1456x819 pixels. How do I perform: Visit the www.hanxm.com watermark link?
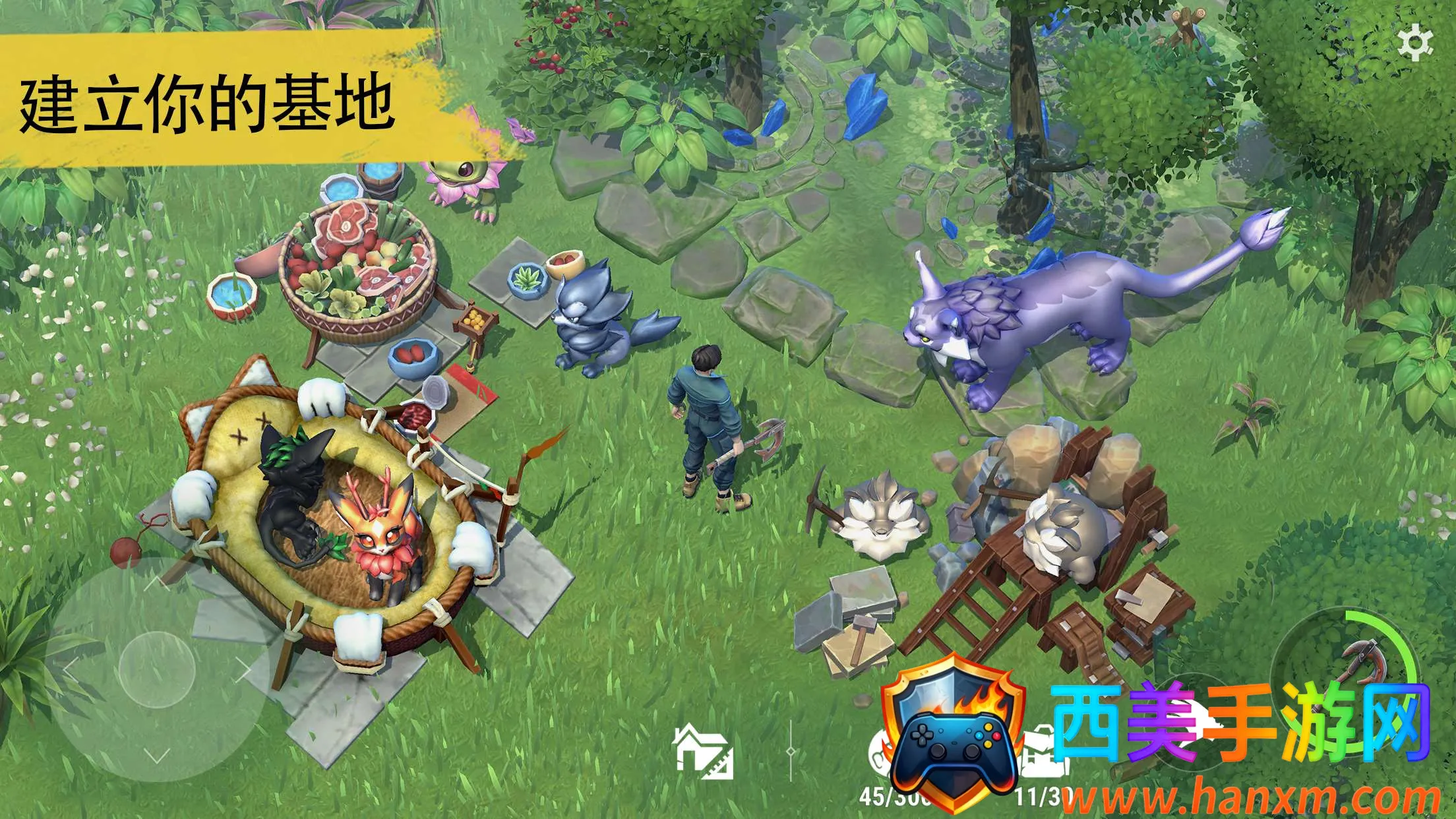pyautogui.click(x=1250, y=798)
